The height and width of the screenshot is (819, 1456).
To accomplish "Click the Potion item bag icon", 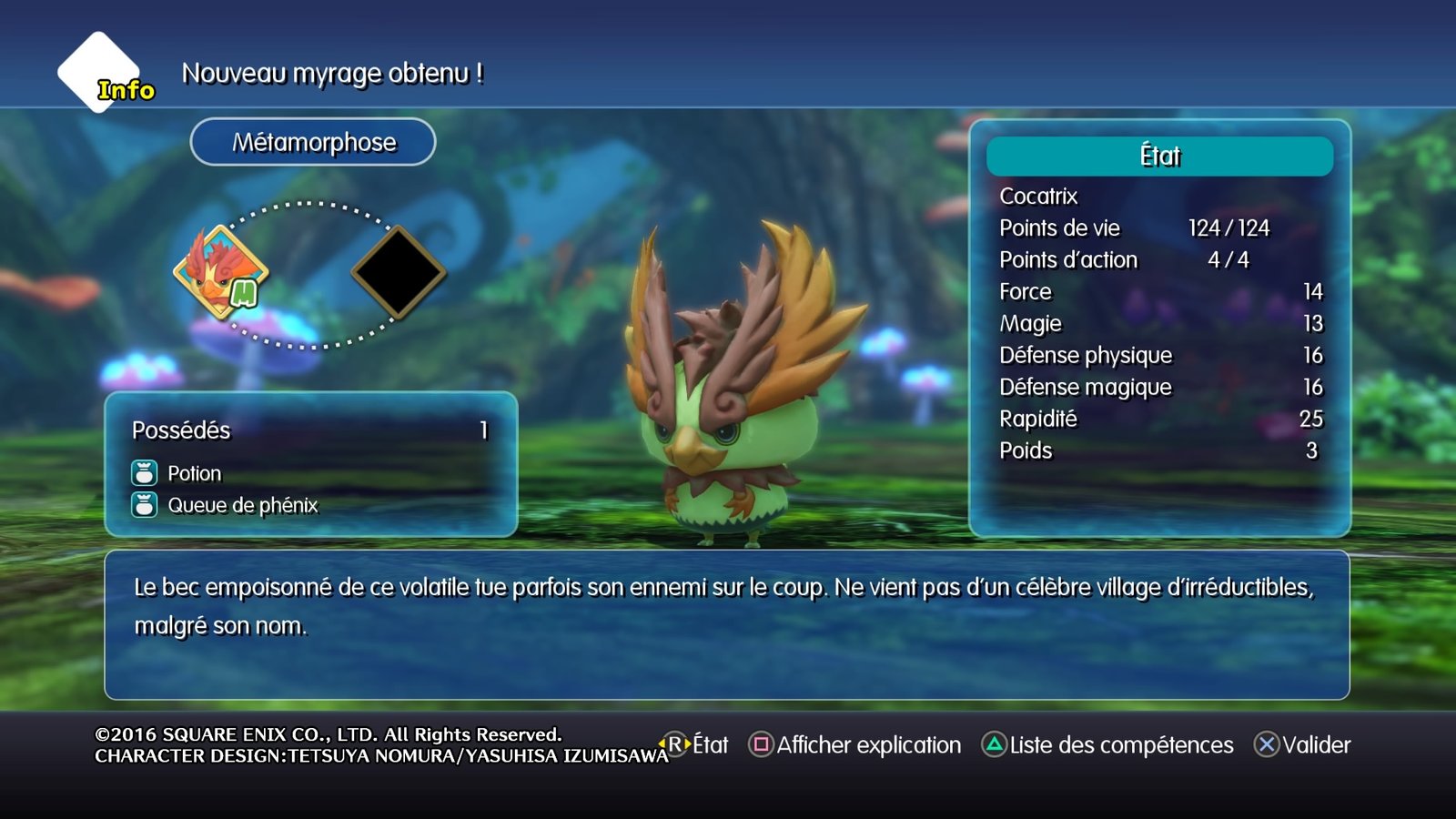I will tap(143, 473).
